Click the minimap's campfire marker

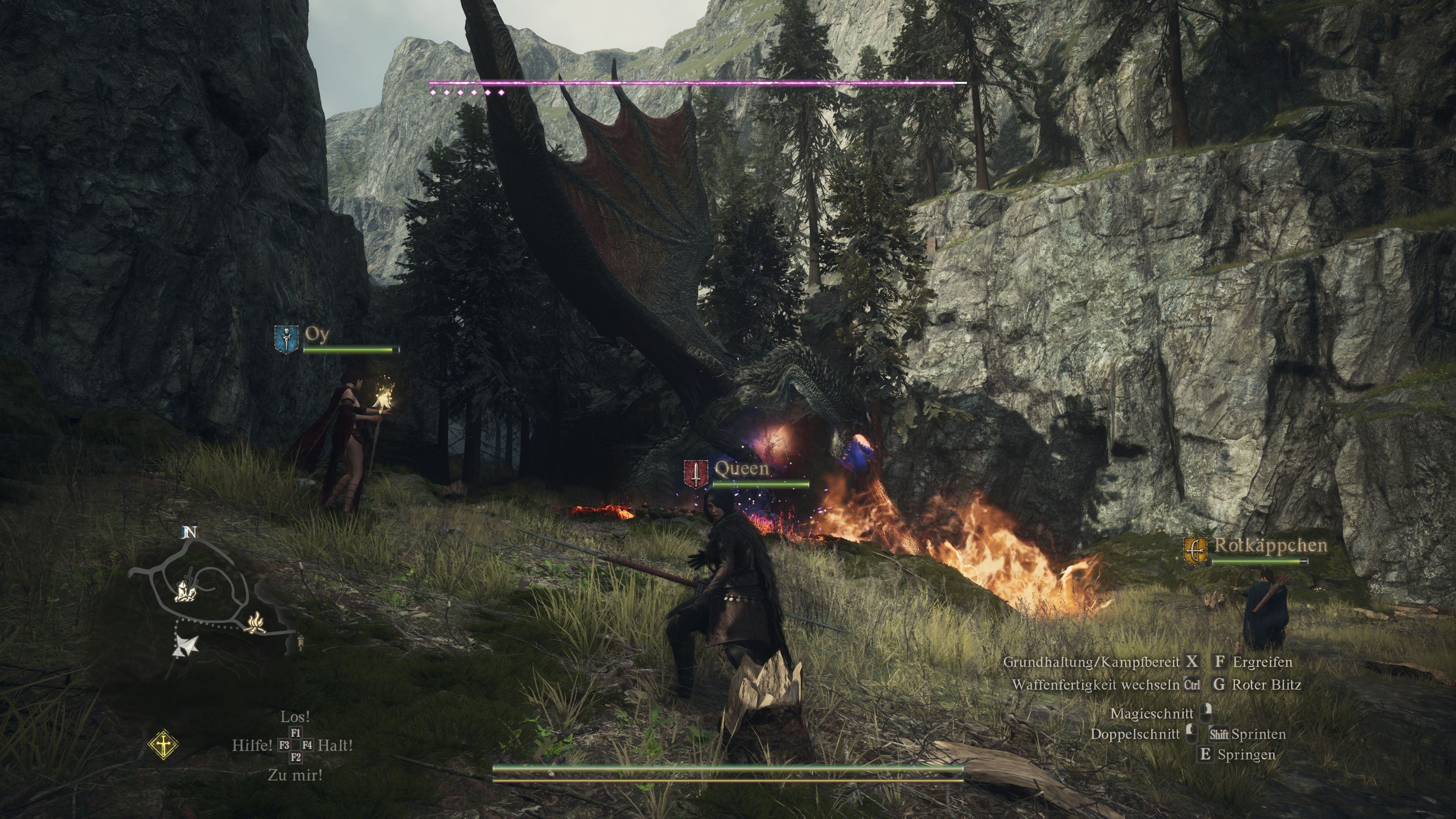coord(256,622)
